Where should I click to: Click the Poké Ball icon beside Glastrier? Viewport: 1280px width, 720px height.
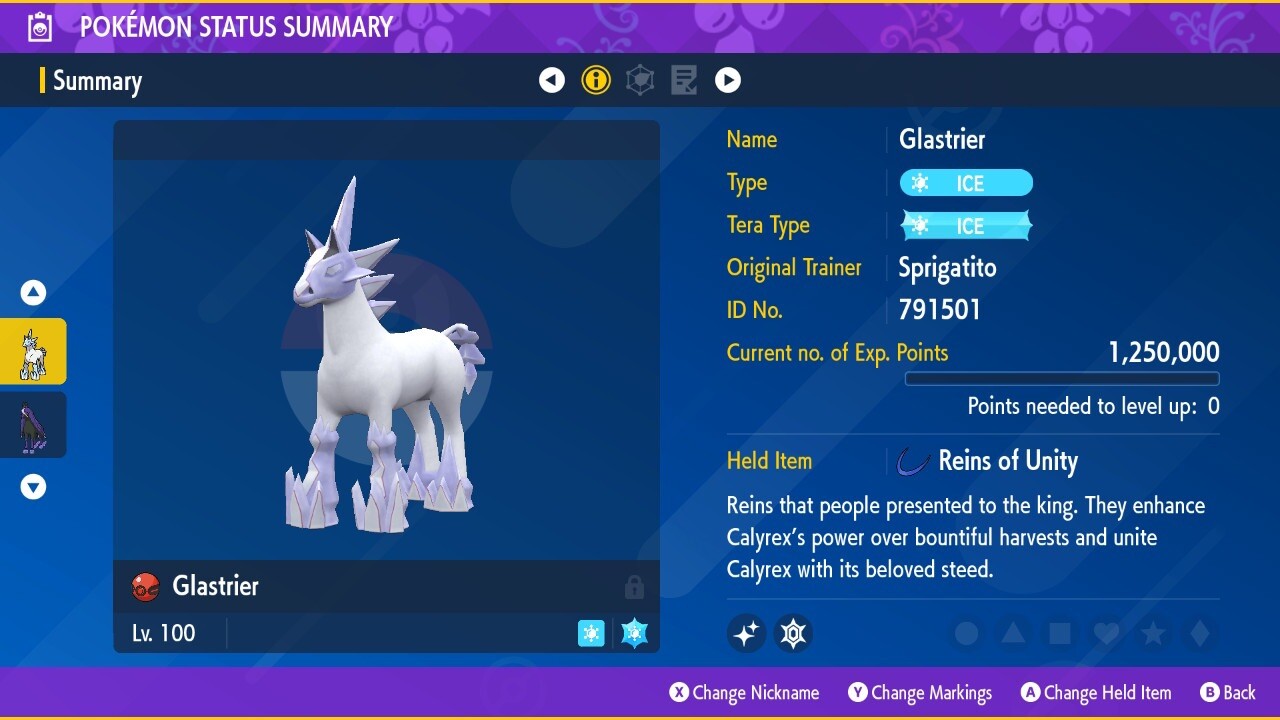coord(144,586)
